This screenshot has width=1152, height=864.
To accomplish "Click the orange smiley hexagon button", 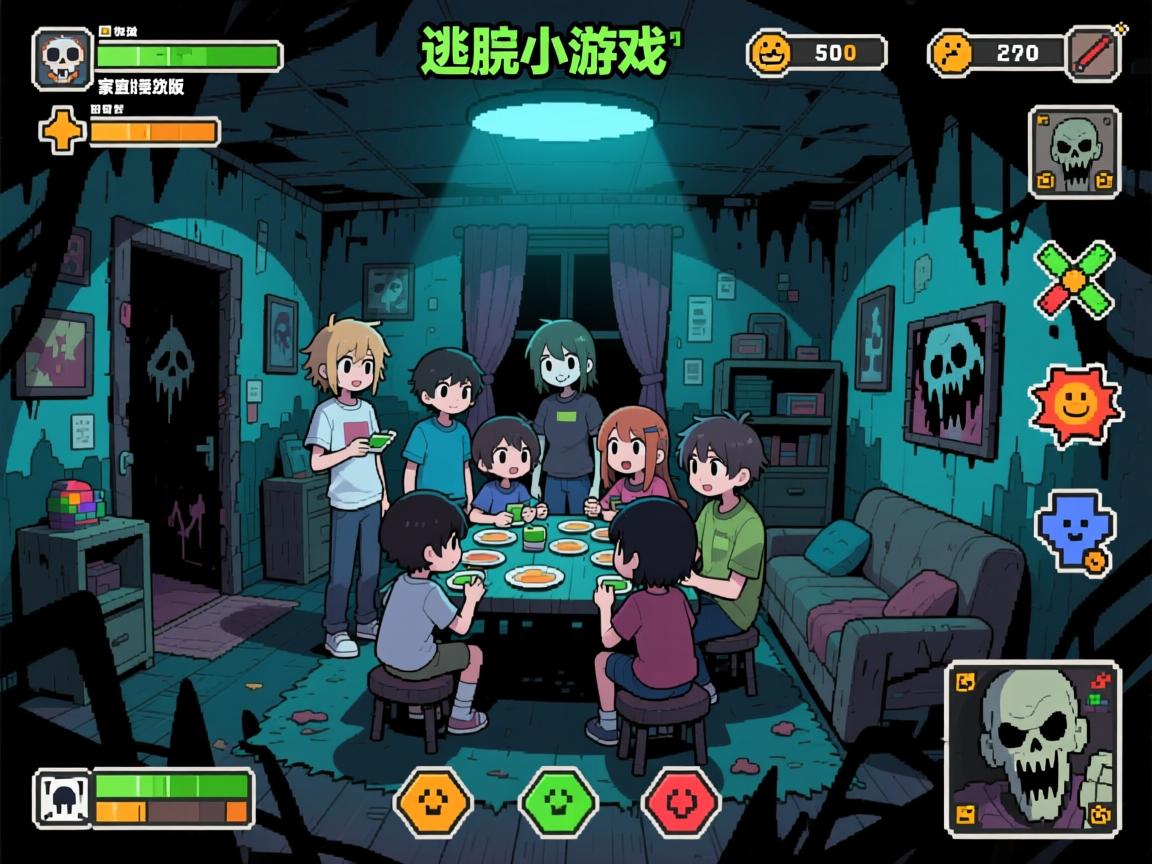I will pos(433,802).
